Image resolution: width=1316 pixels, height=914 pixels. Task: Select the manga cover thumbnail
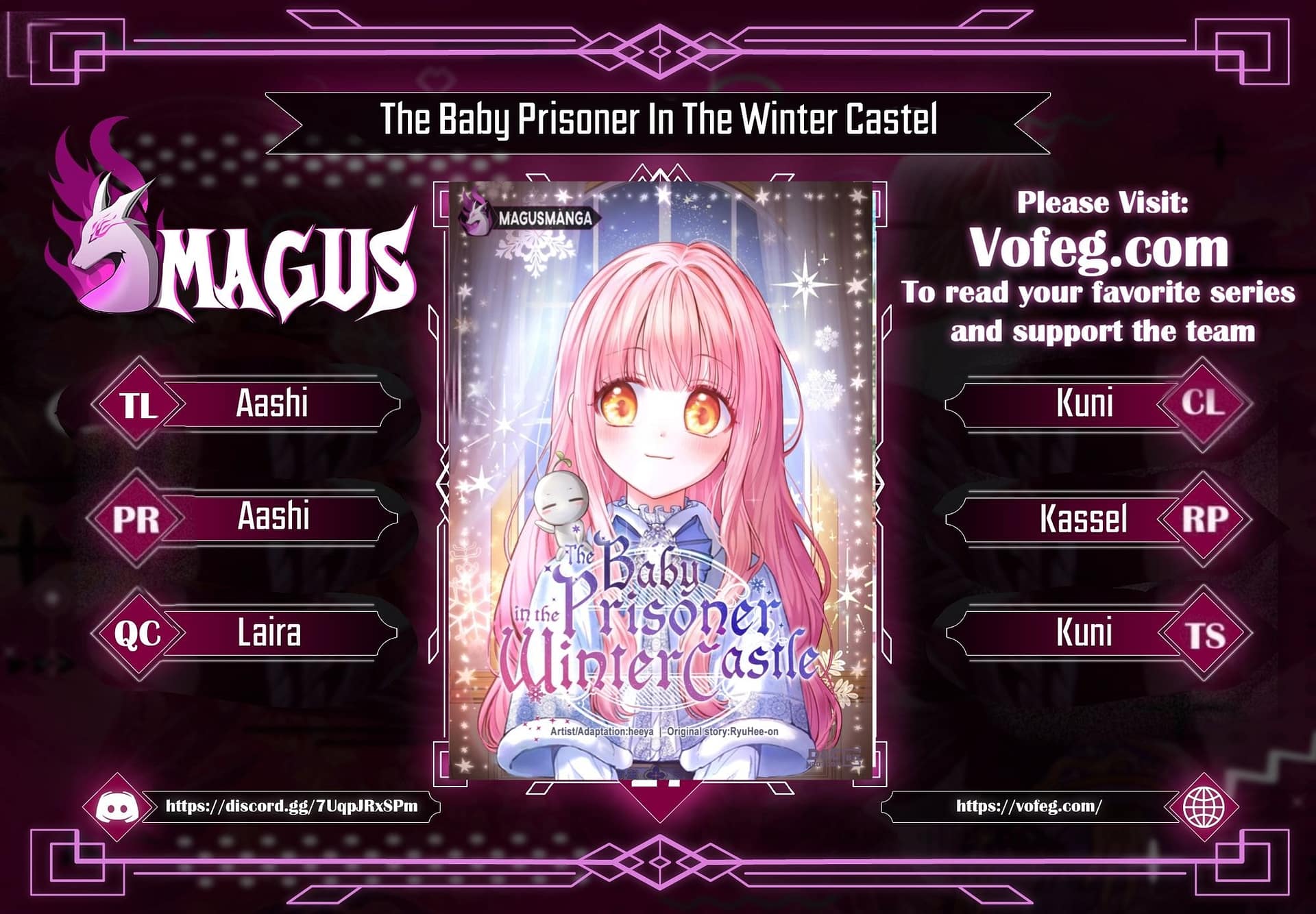pos(661,480)
